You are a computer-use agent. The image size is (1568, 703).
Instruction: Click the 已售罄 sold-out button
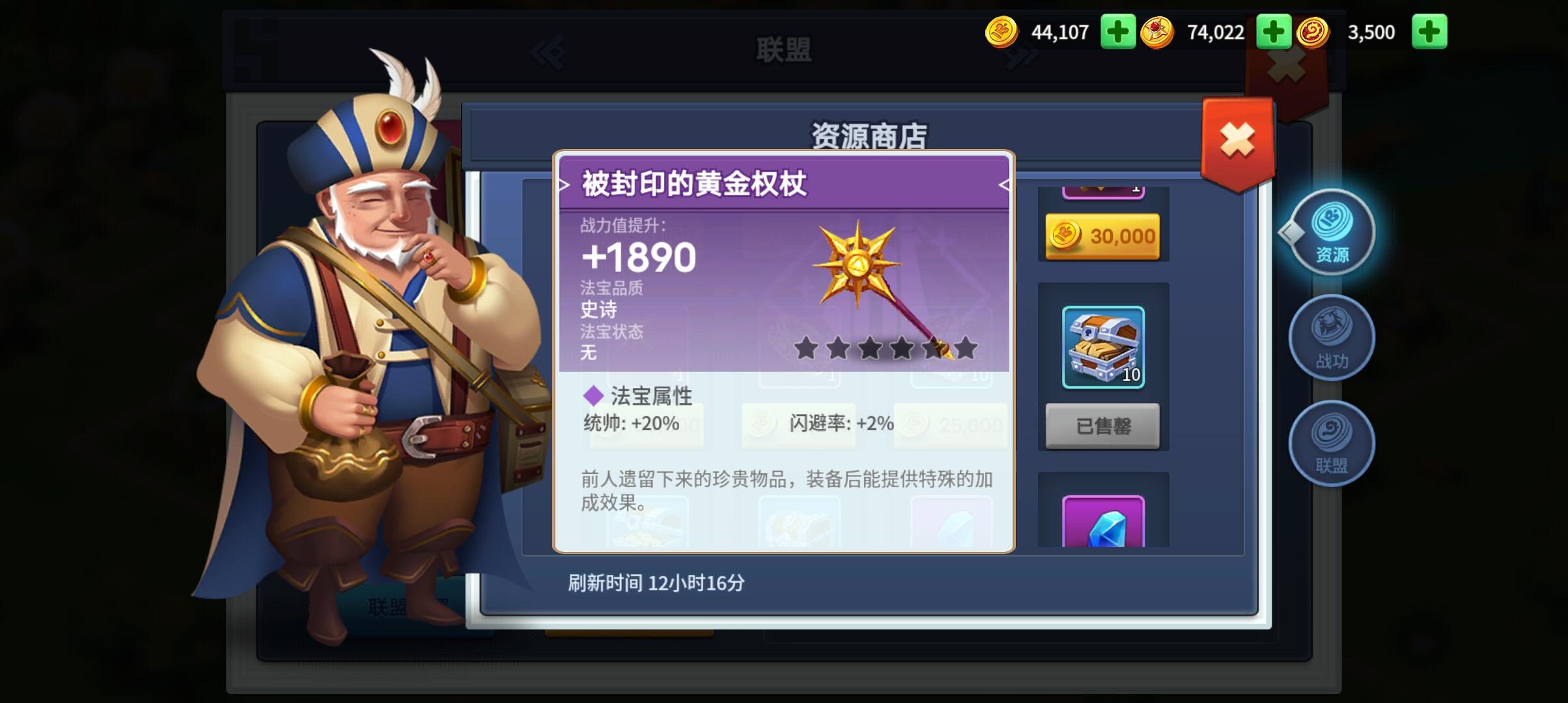click(x=1104, y=426)
